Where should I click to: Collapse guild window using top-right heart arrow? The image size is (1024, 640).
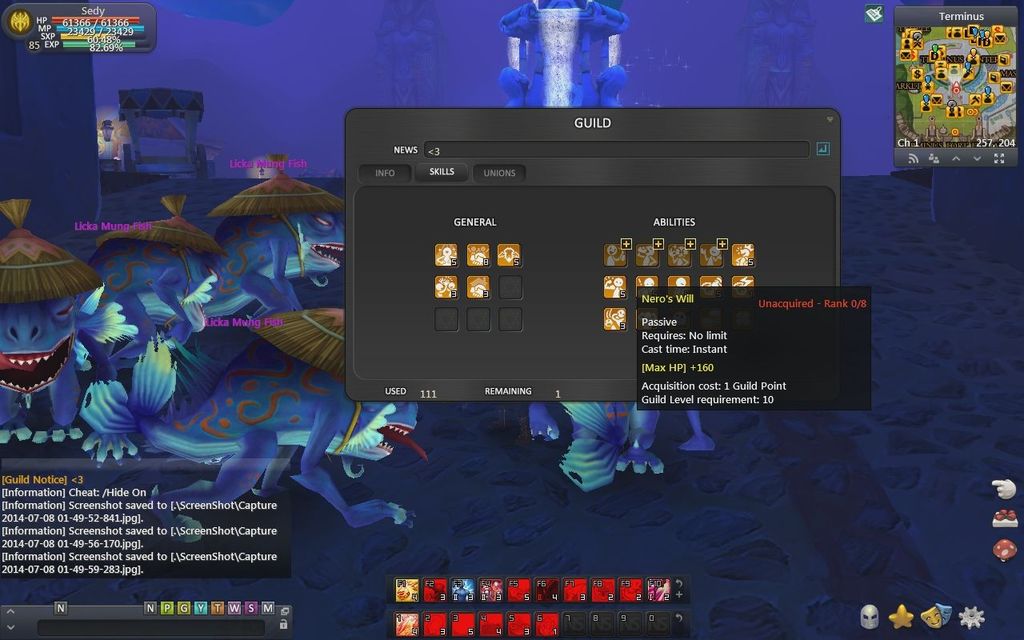click(829, 119)
